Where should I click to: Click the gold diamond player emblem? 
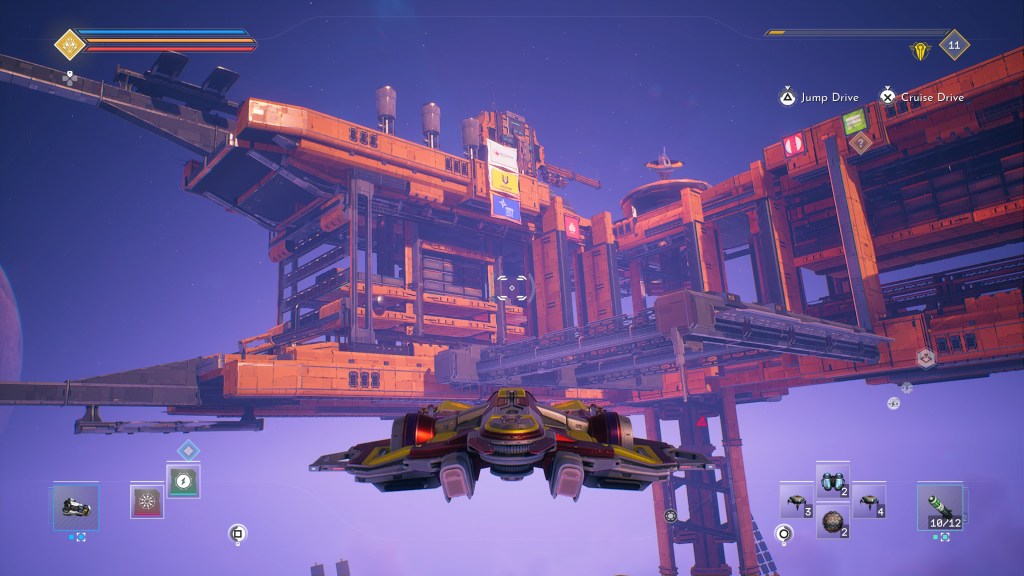click(x=69, y=44)
